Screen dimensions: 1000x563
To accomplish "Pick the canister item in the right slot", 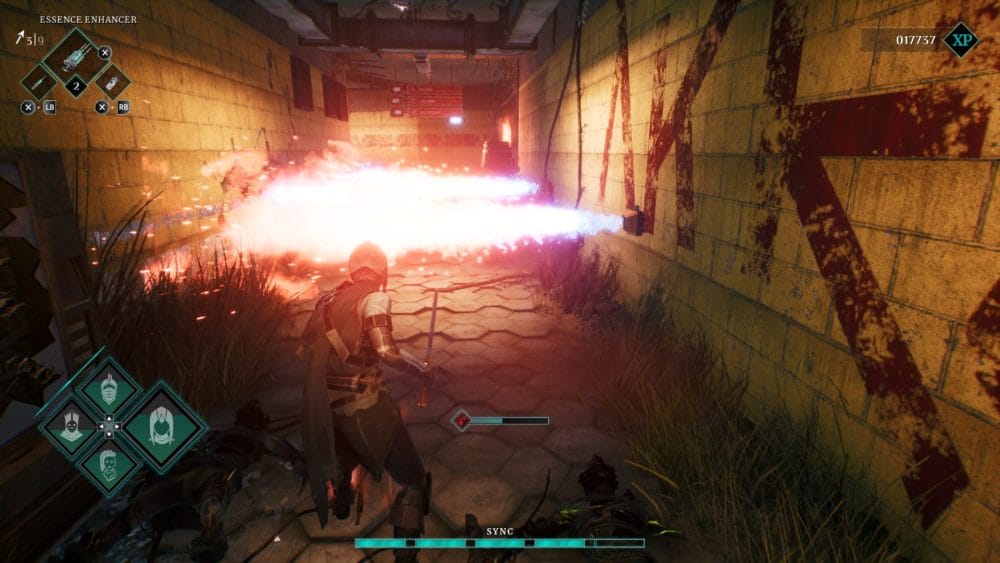I will pyautogui.click(x=111, y=82).
